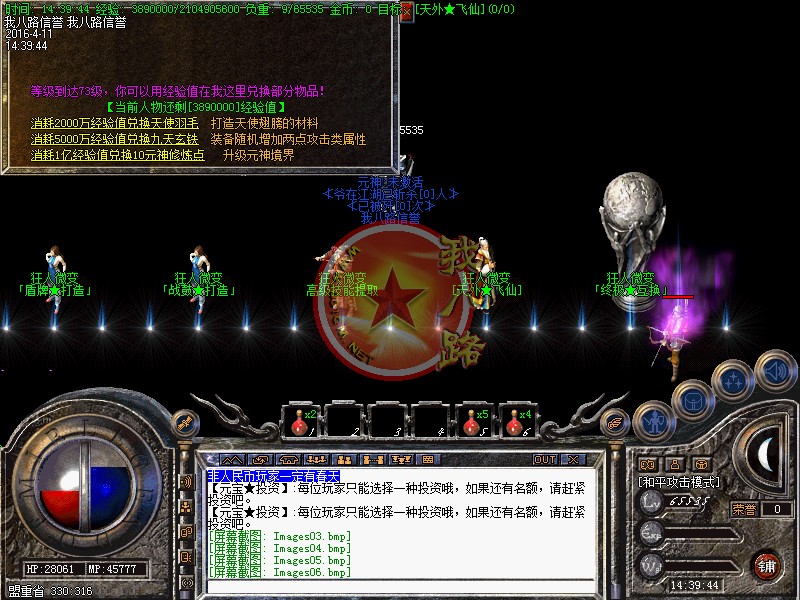The height and width of the screenshot is (600, 800).
Task: Close the chat panel with the X button
Action: 573,459
